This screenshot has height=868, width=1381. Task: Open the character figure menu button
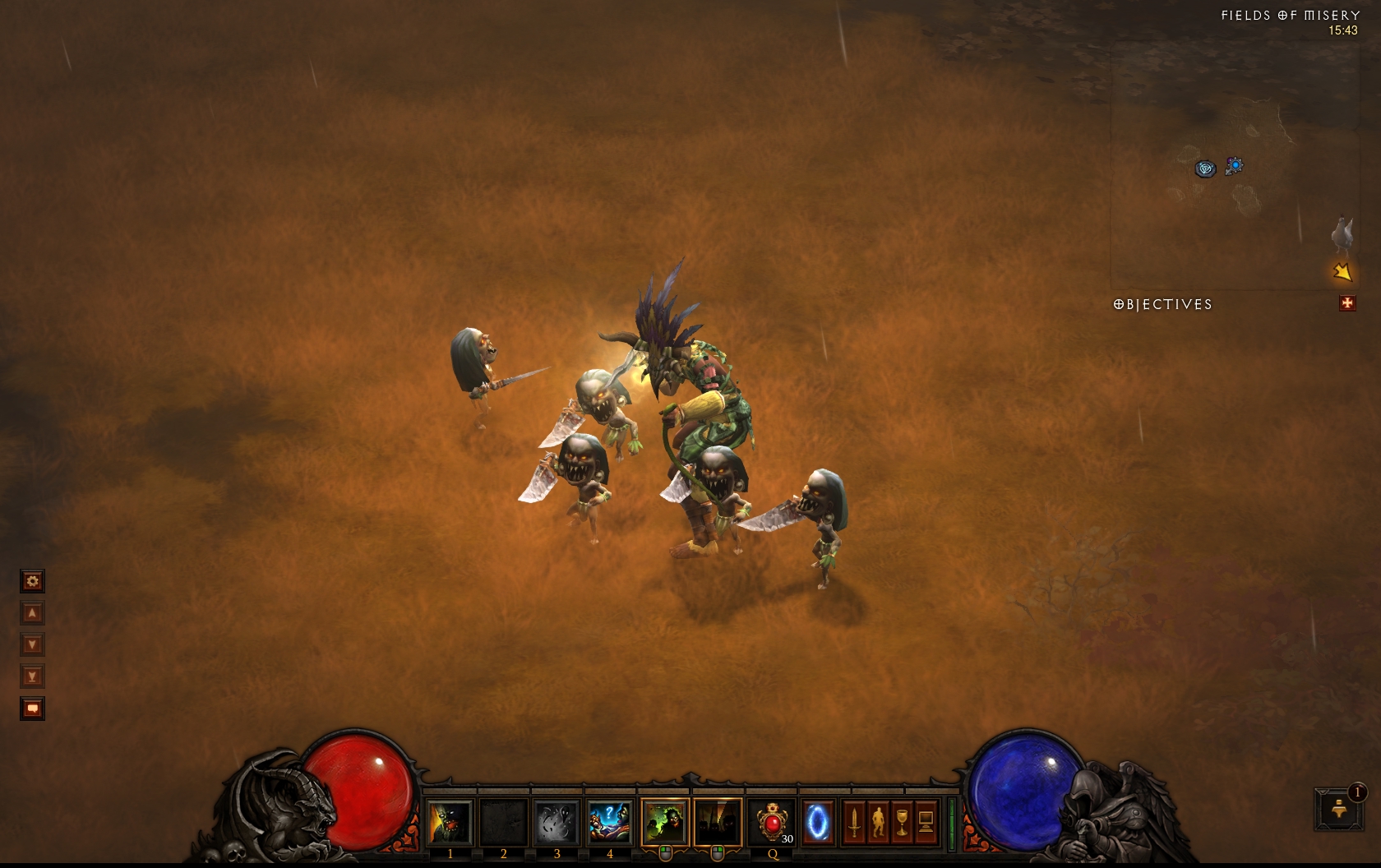878,822
